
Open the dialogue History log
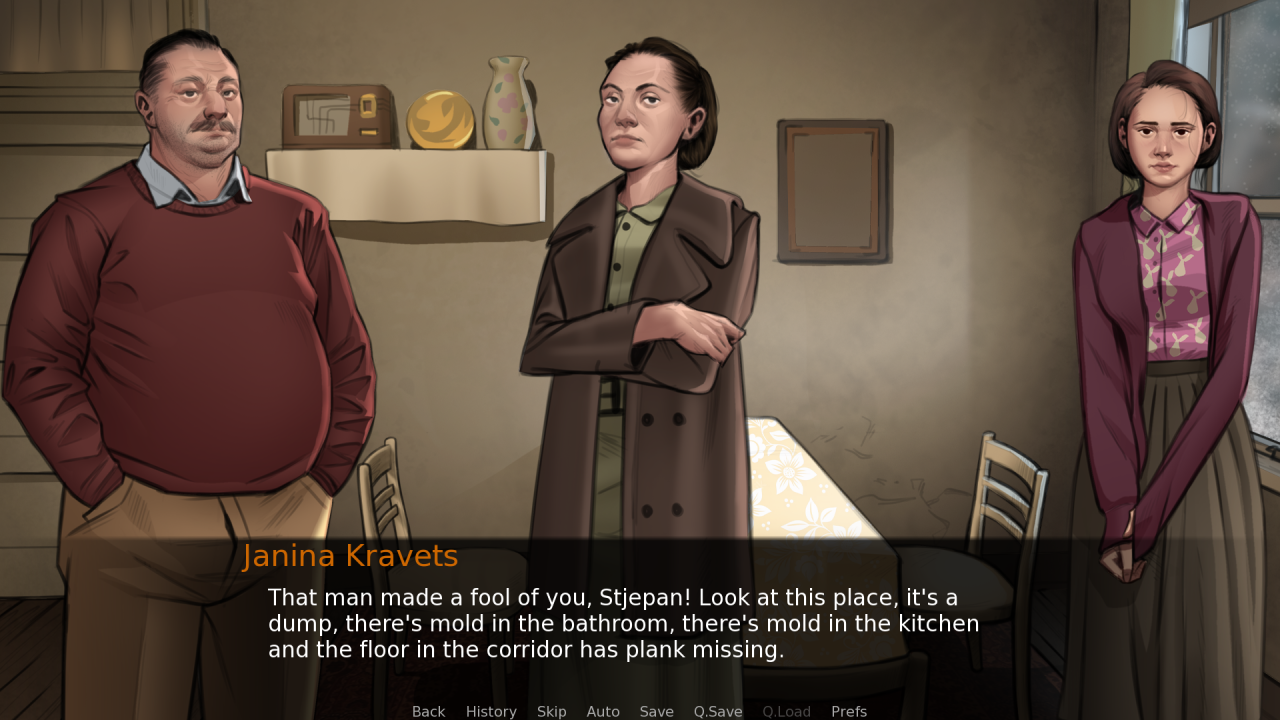(491, 711)
